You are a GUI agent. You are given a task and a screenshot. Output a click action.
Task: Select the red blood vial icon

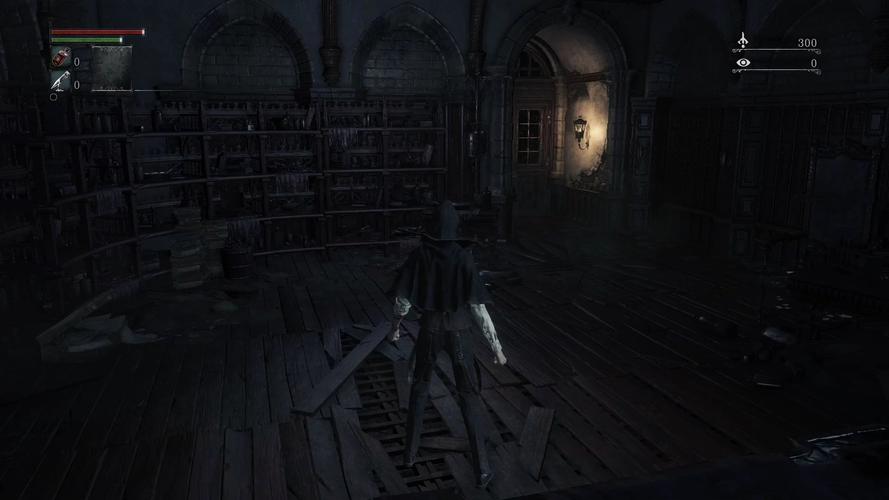(x=60, y=58)
